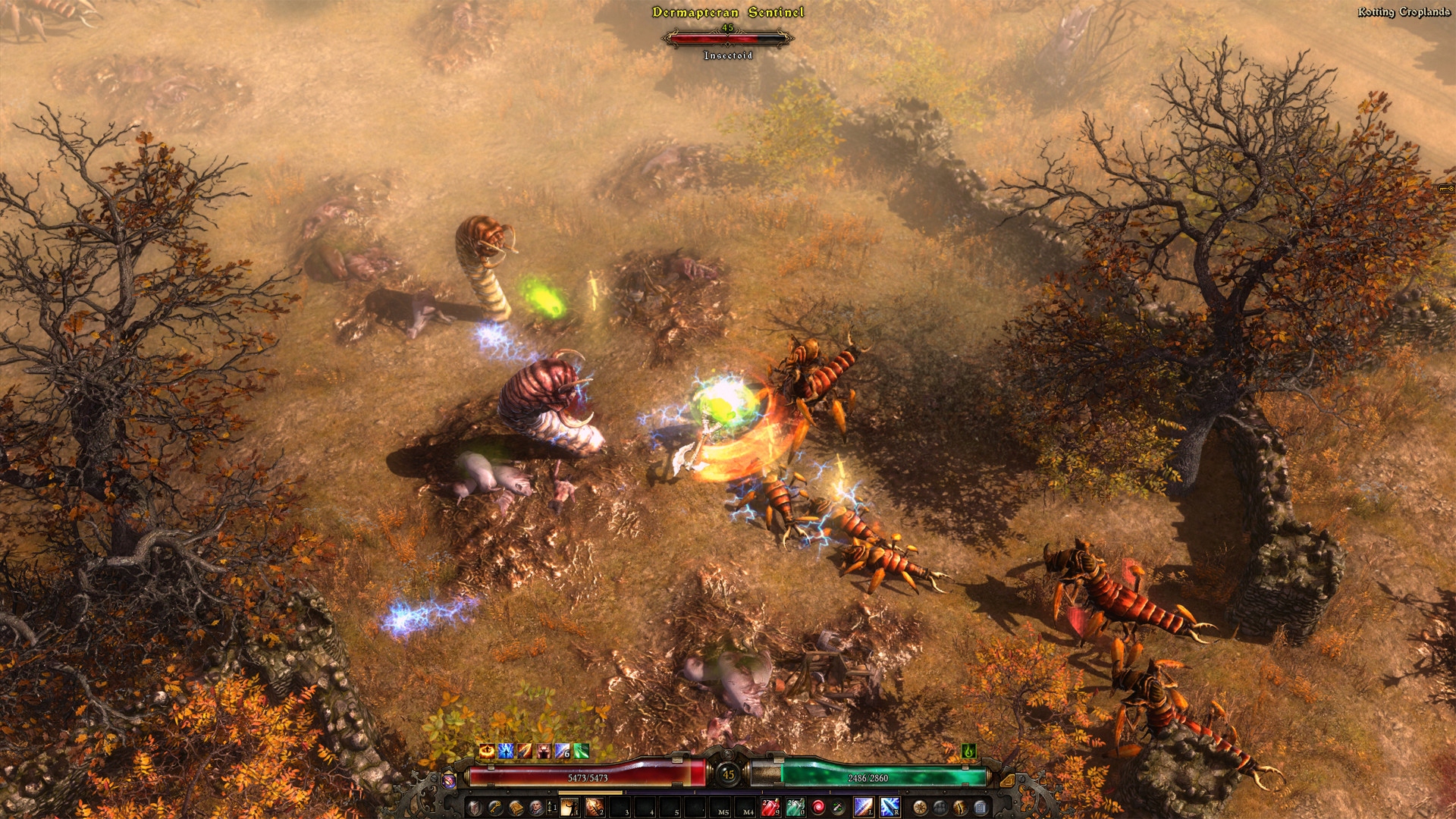
Task: Click the quickbar page stepper showing 1
Action: [x=553, y=805]
